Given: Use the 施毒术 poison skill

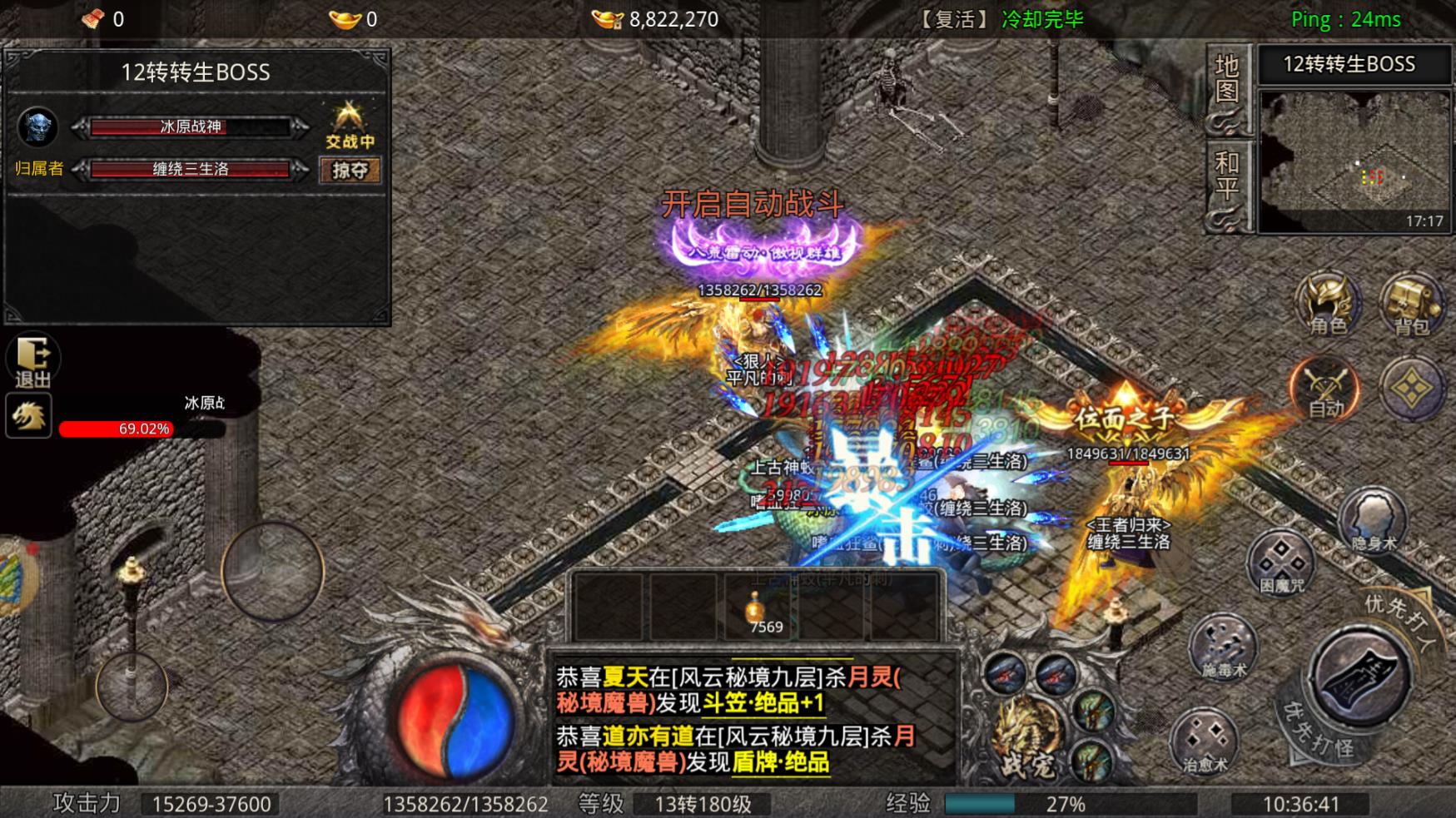Looking at the screenshot, I should [x=1222, y=647].
